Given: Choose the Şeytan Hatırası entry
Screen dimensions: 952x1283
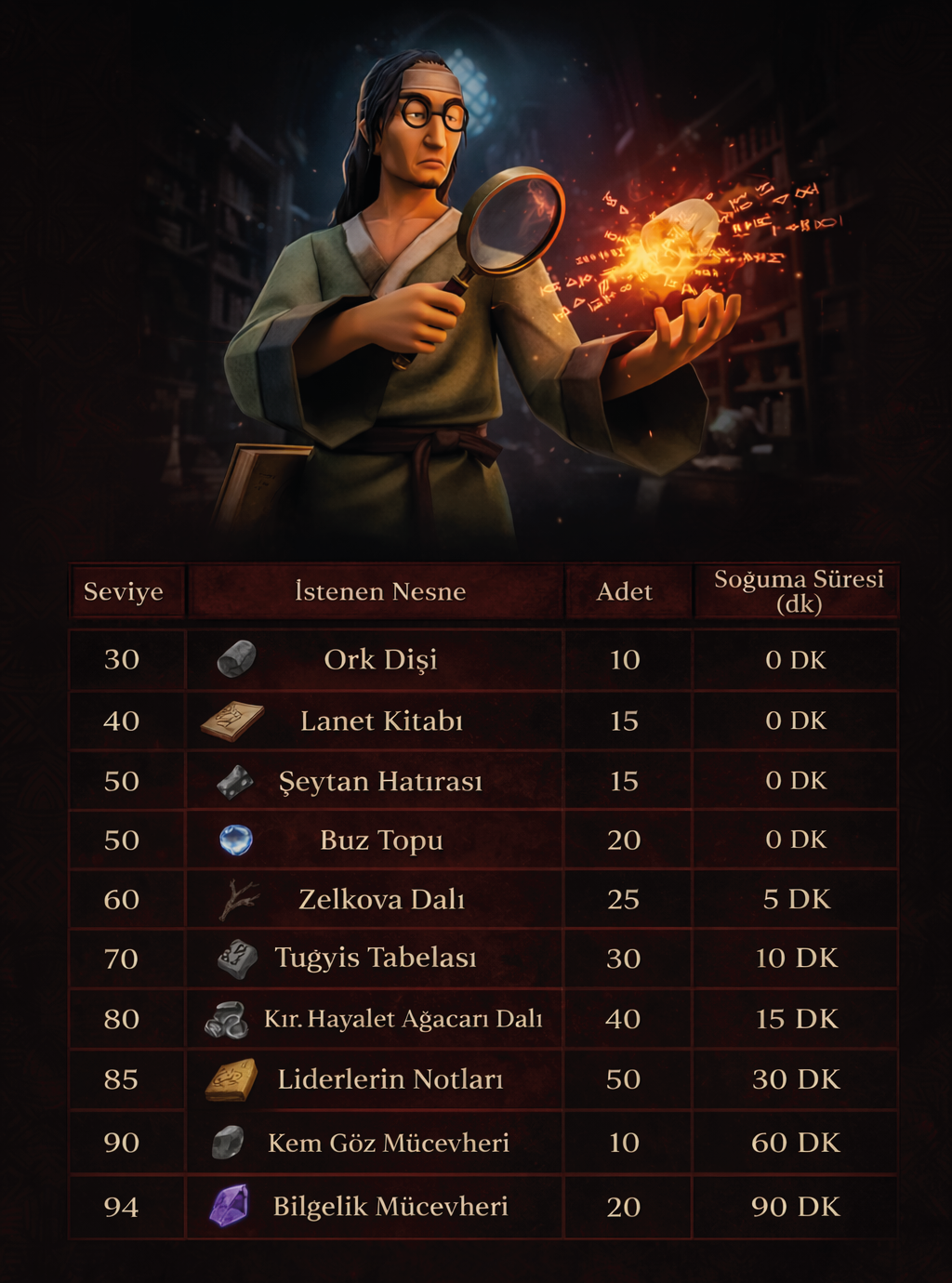Looking at the screenshot, I should (x=380, y=782).
